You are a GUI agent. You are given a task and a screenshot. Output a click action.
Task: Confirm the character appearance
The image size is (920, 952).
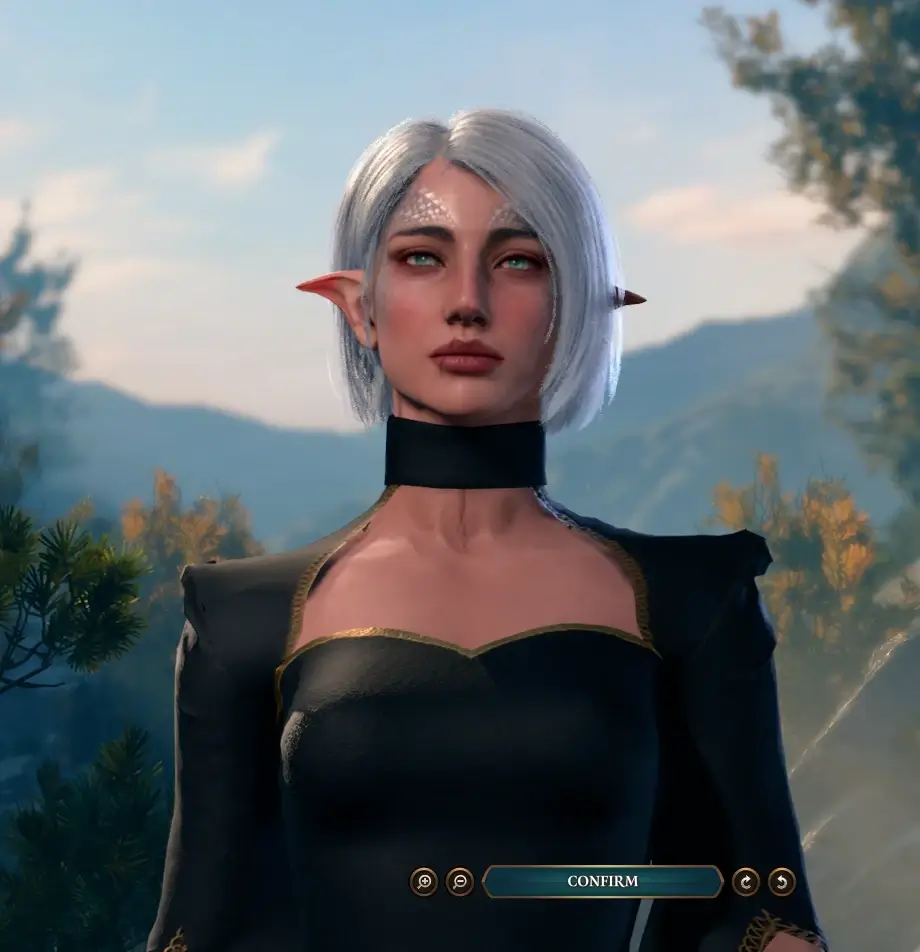pos(602,881)
